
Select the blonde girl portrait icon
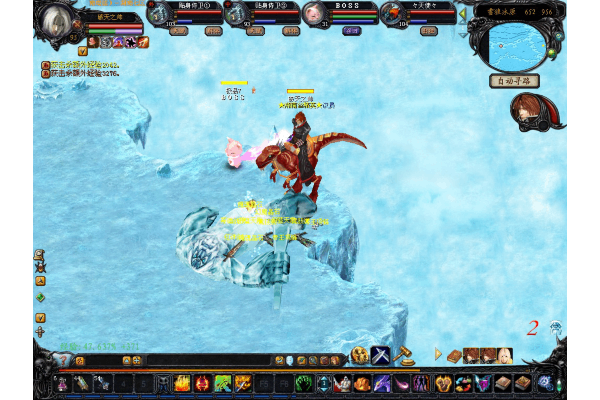tap(506, 355)
